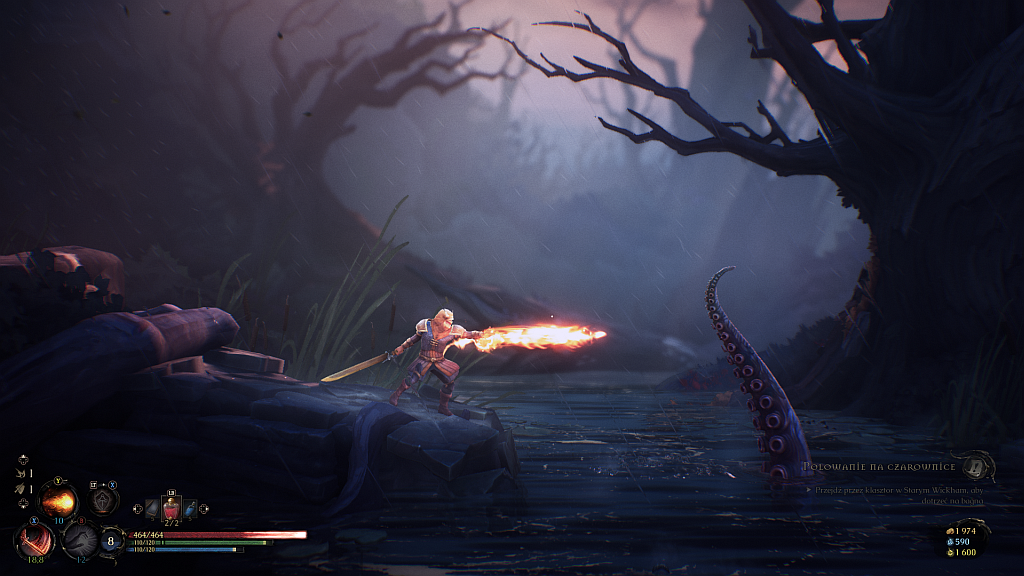The width and height of the screenshot is (1024, 576).
Task: Drink the red health potion
Action: click(171, 509)
